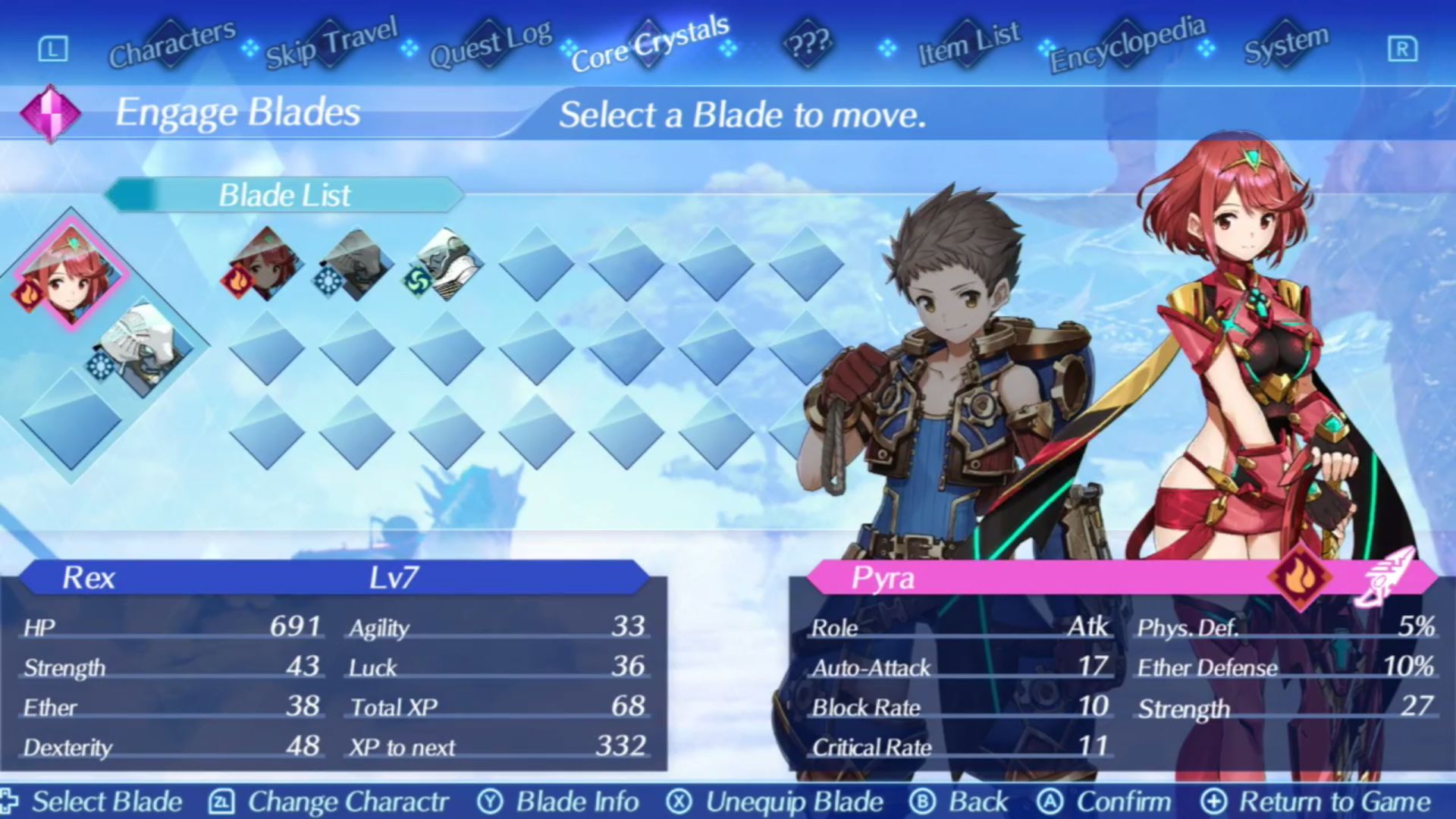Select the dark ice-element blade in Blade List grid
Screen dimensions: 1456x819
(x=356, y=264)
